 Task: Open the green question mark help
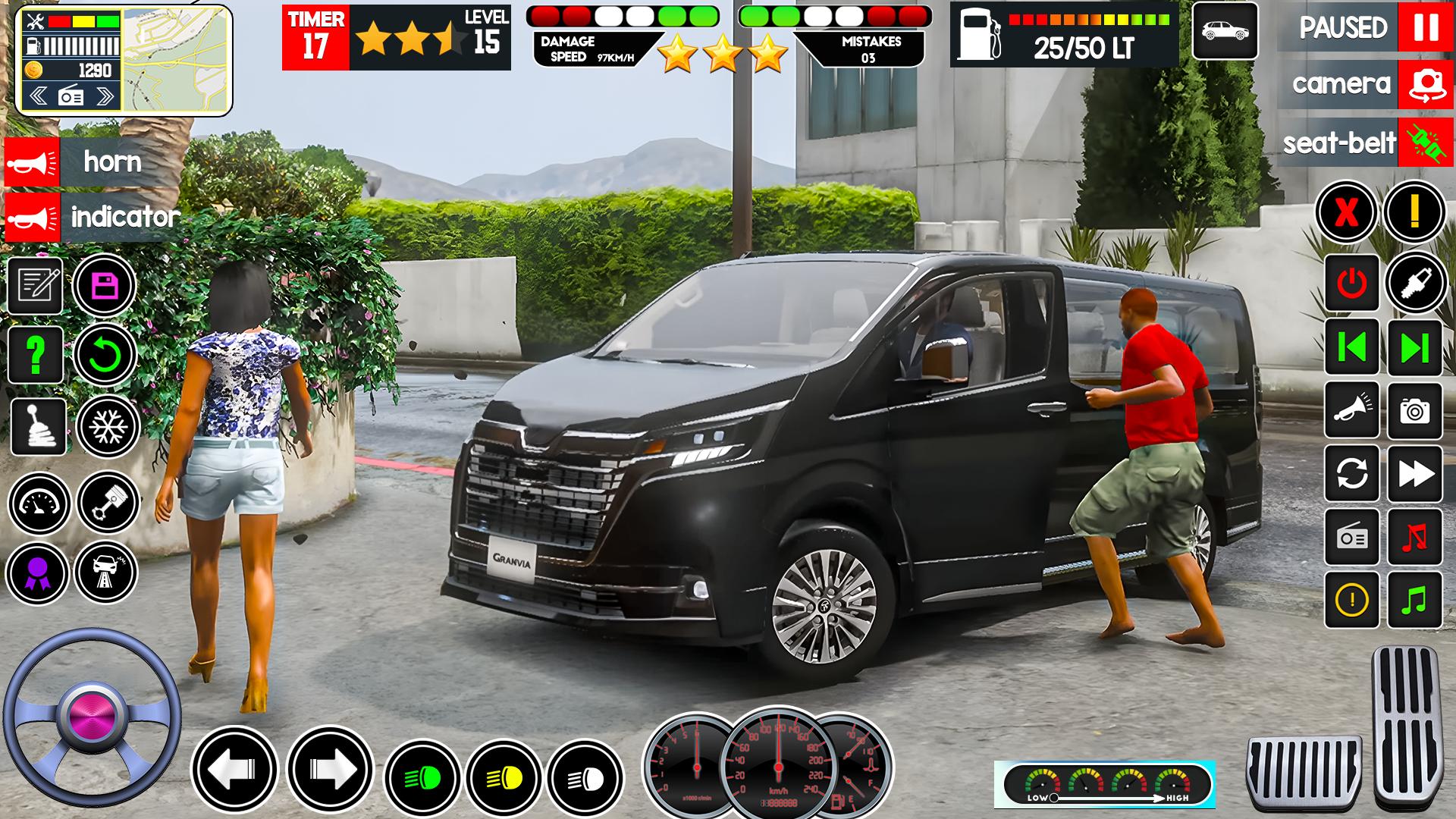coord(35,354)
